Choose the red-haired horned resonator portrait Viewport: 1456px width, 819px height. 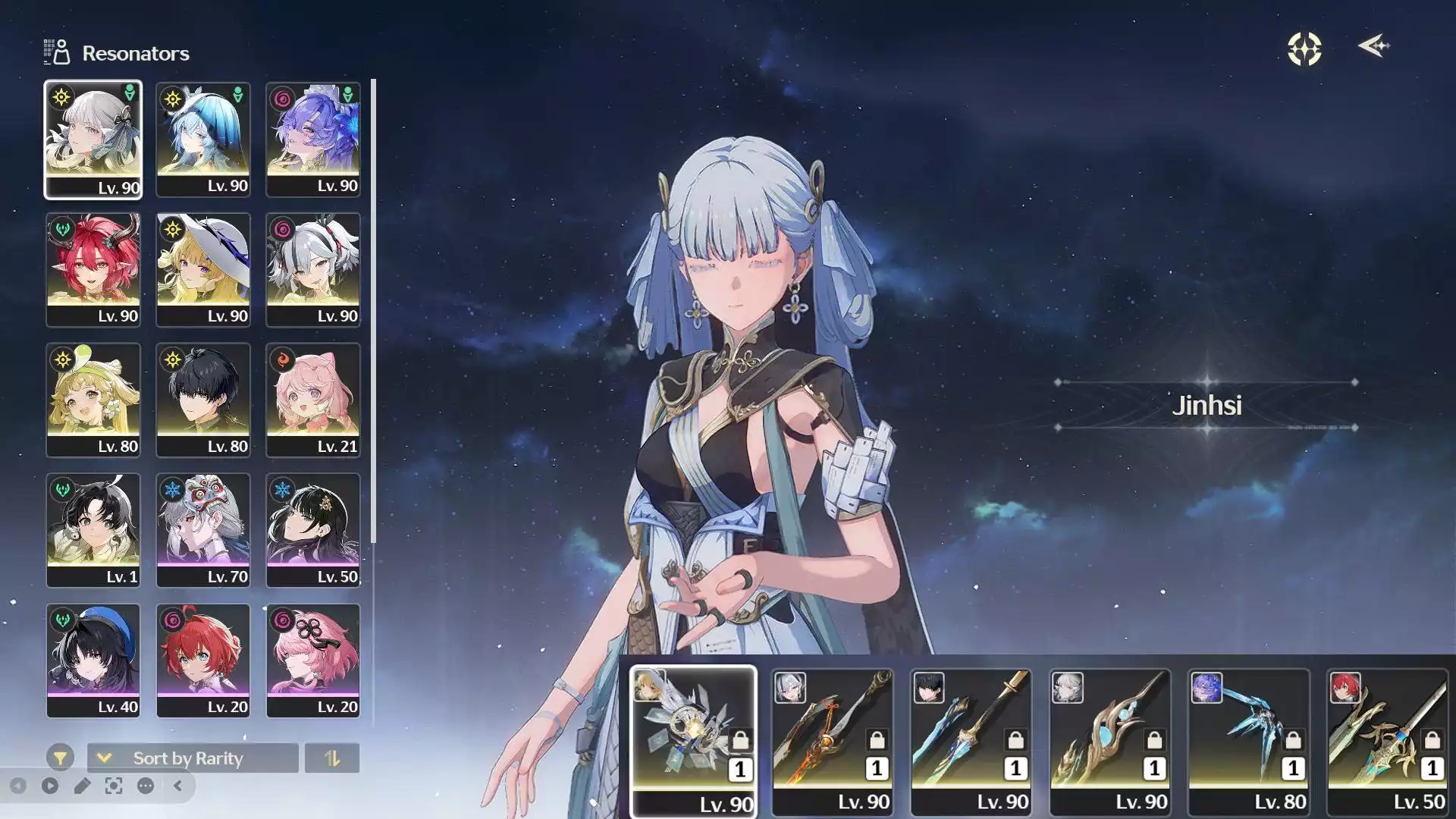point(93,269)
